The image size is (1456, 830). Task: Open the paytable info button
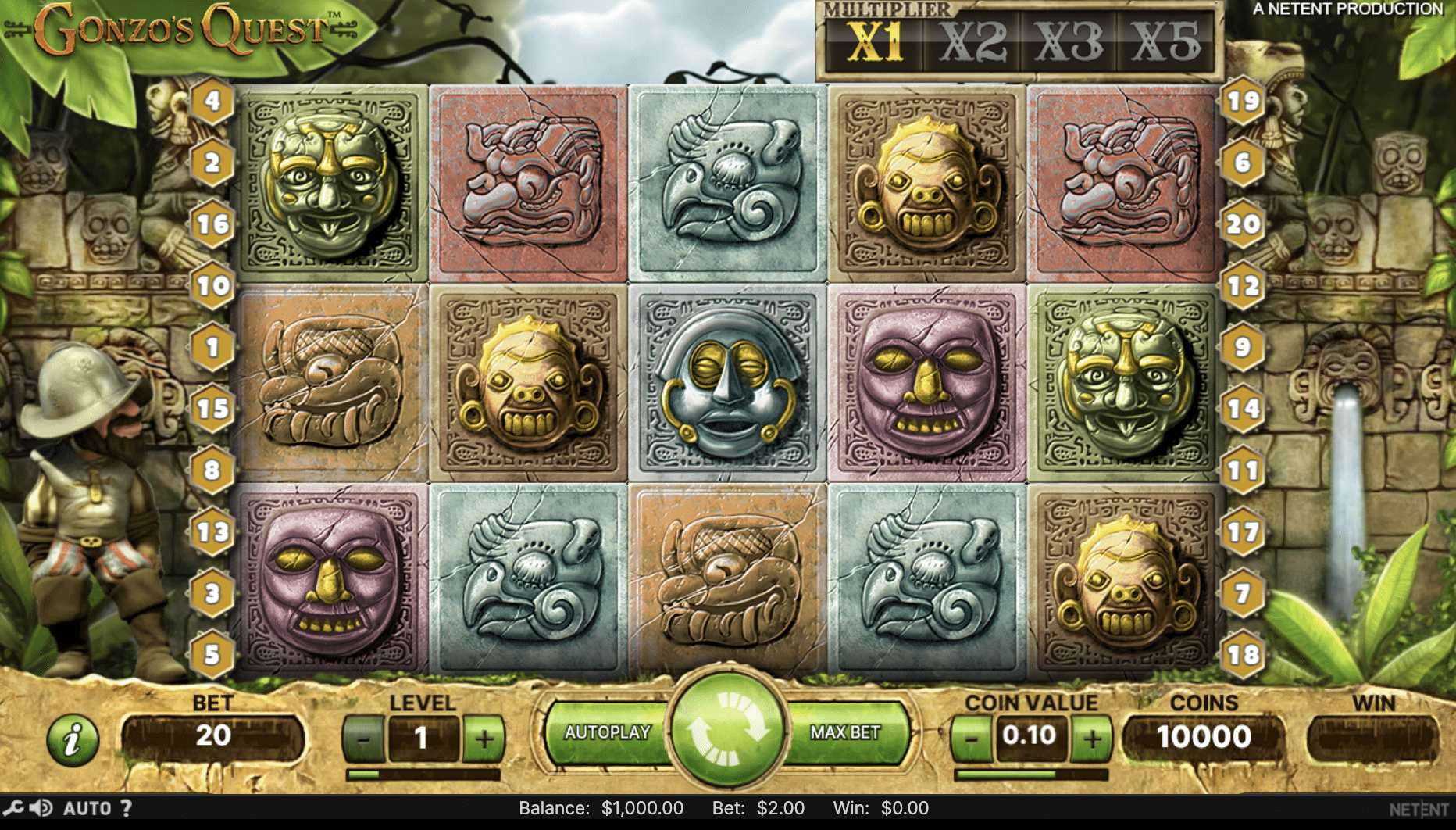(x=73, y=739)
